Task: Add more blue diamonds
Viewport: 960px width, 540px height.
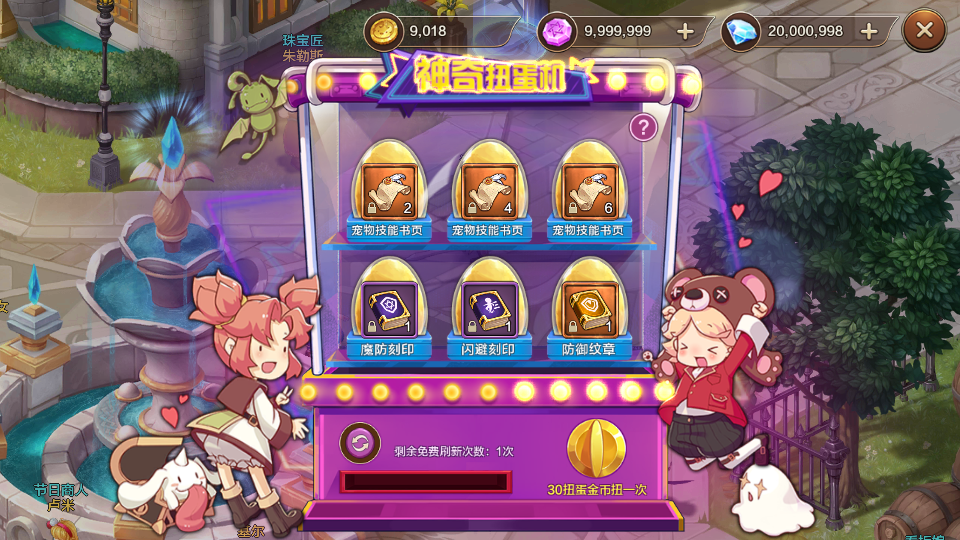Action: pos(869,31)
